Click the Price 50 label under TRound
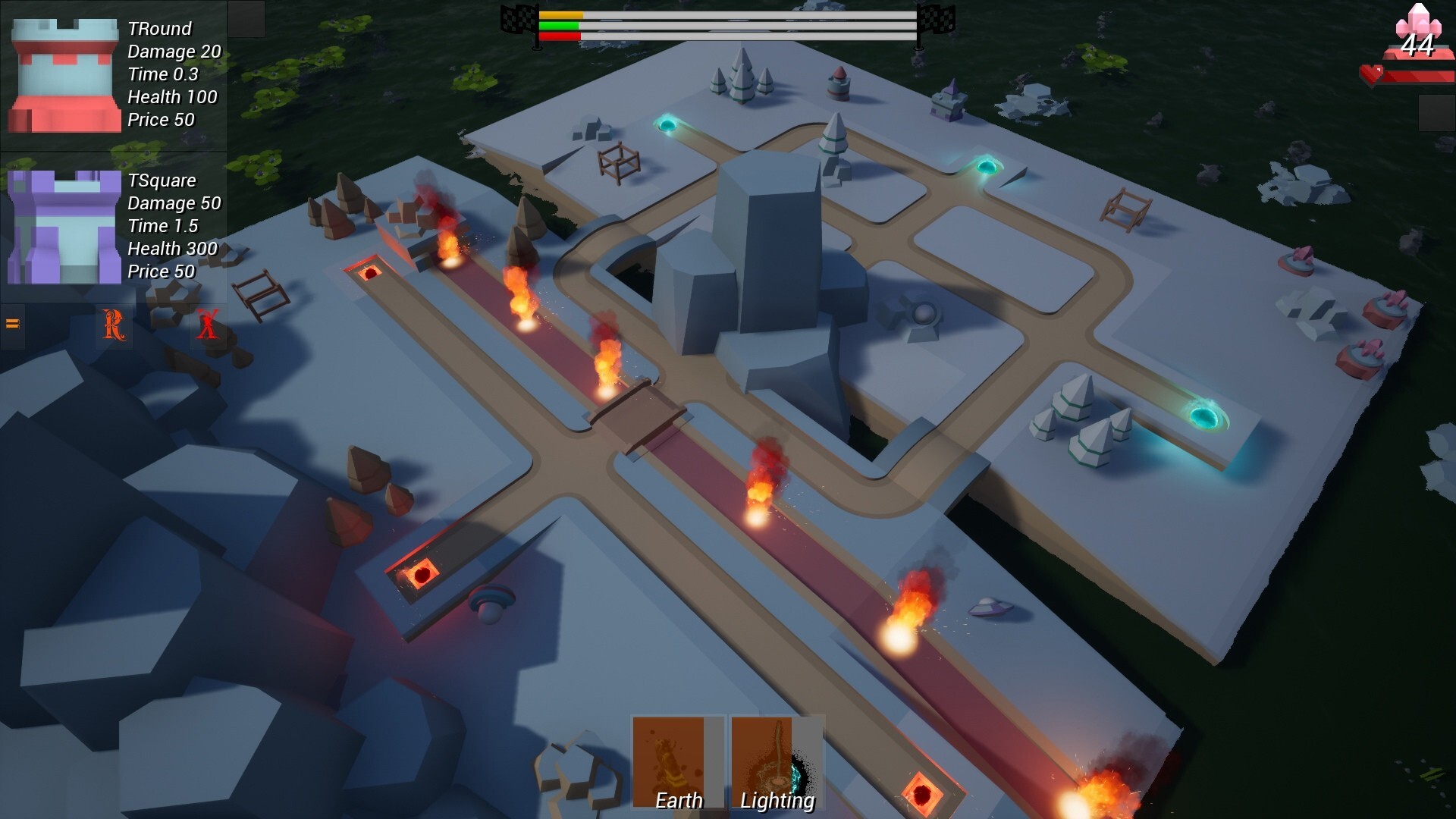The width and height of the screenshot is (1456, 819). [x=161, y=120]
